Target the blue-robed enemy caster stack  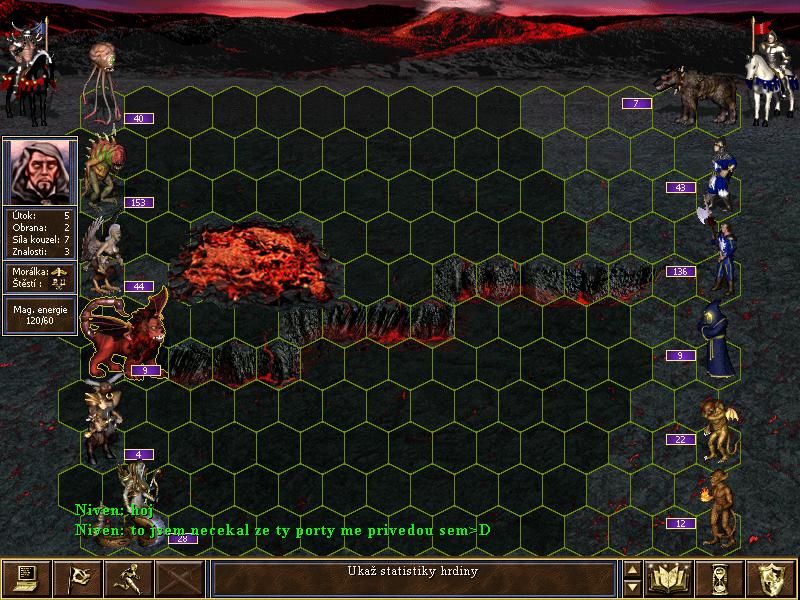tap(717, 340)
